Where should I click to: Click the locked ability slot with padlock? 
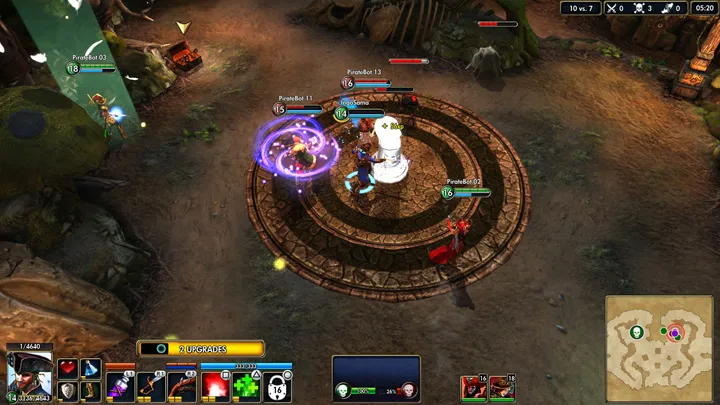tap(277, 386)
